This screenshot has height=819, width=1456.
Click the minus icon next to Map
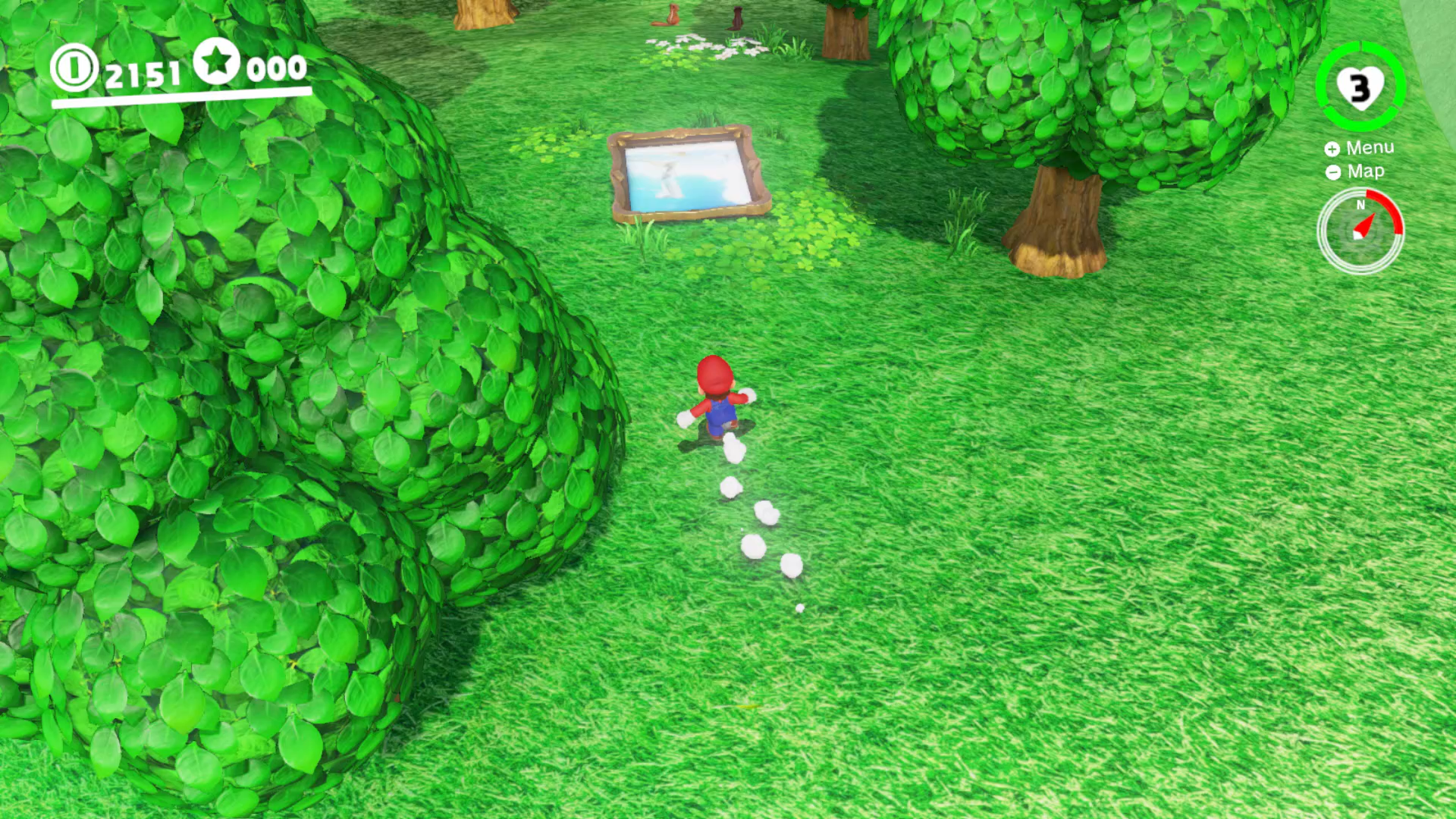click(1332, 171)
